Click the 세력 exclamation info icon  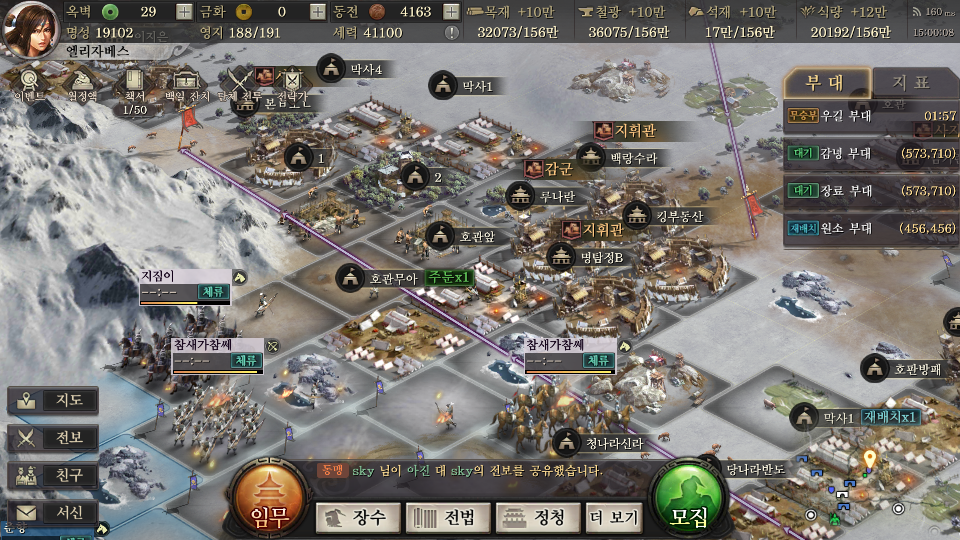(451, 32)
